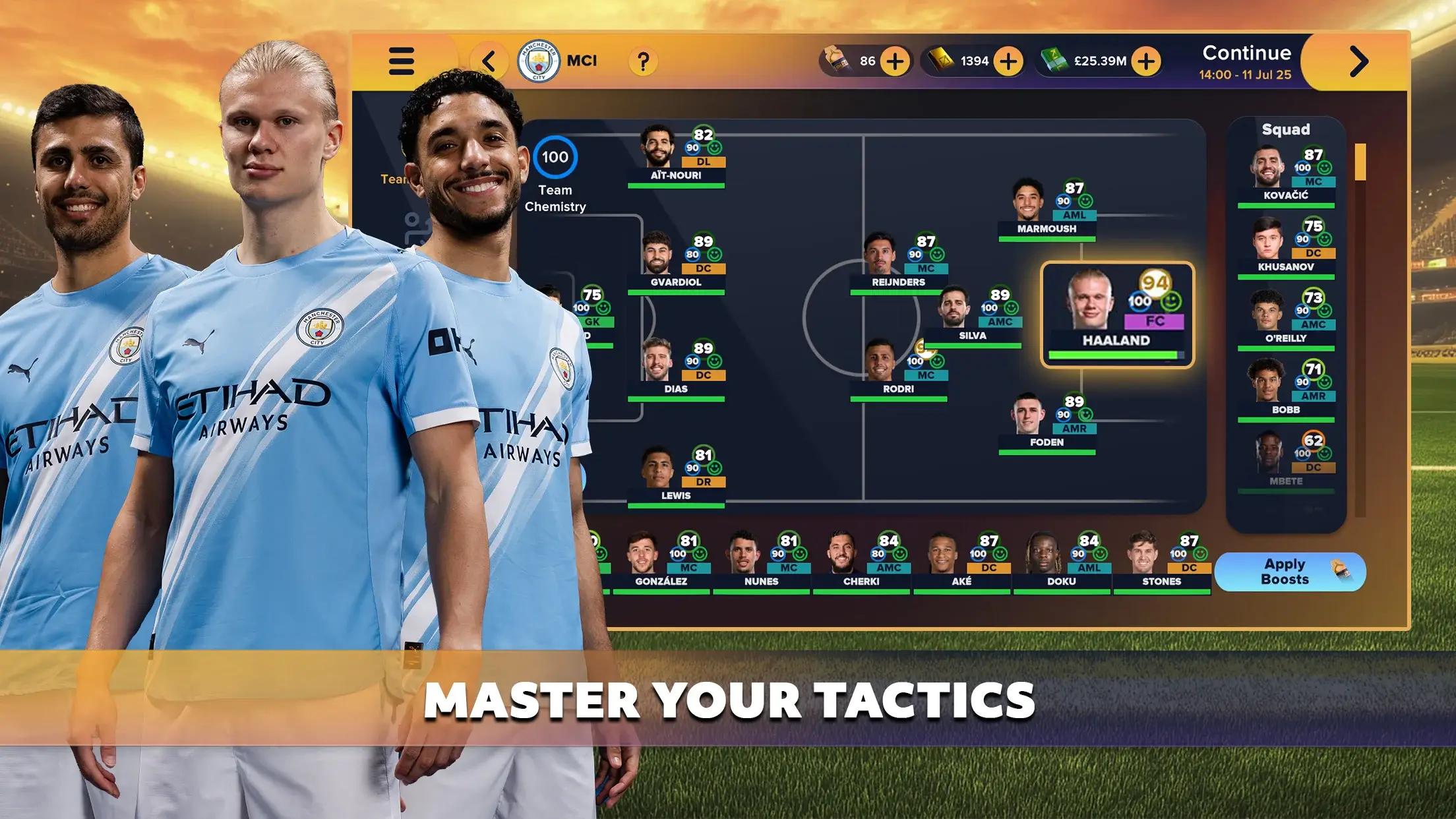1456x819 pixels.
Task: Click the paintbrush boosts icon showing 86
Action: point(836,59)
